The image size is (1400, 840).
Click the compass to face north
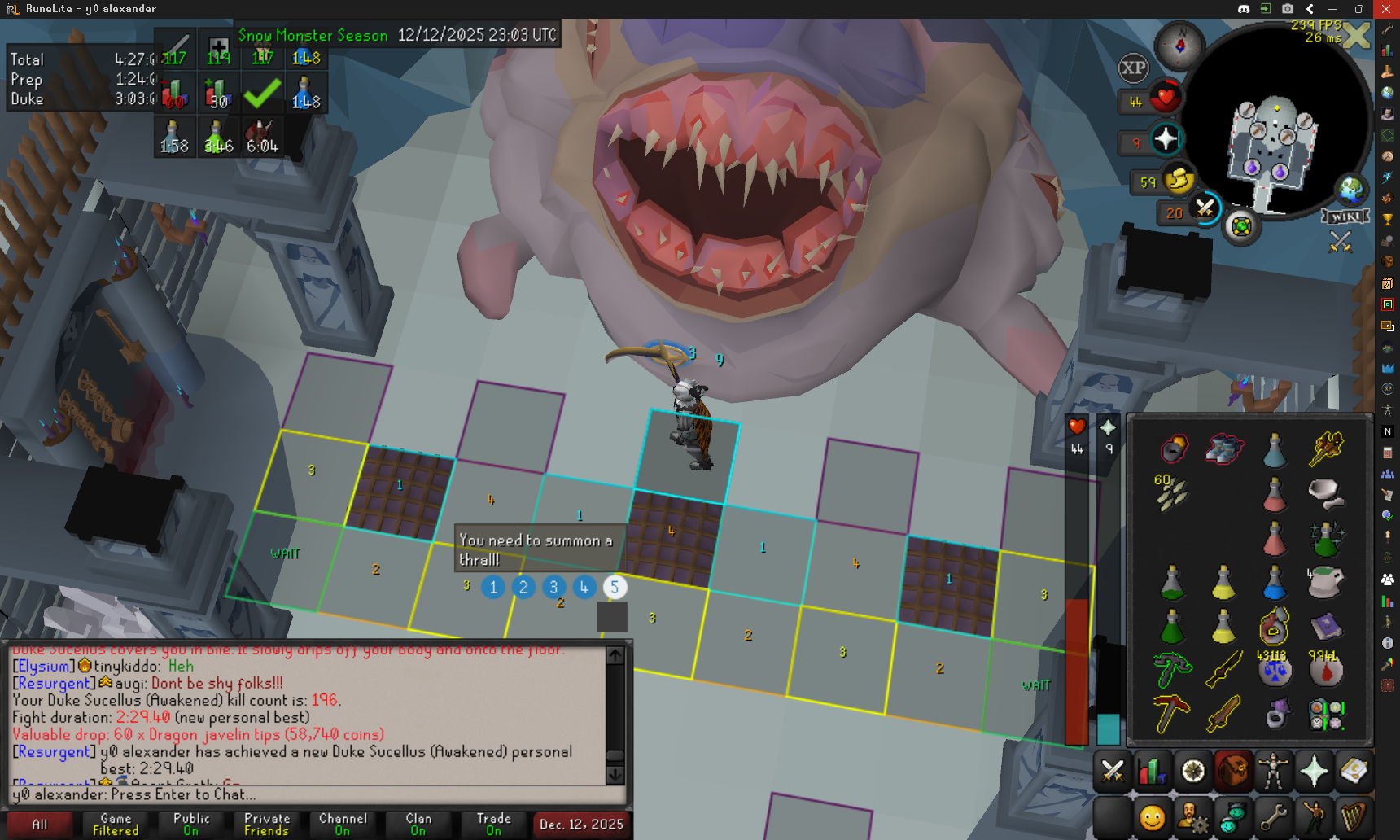[x=1180, y=45]
